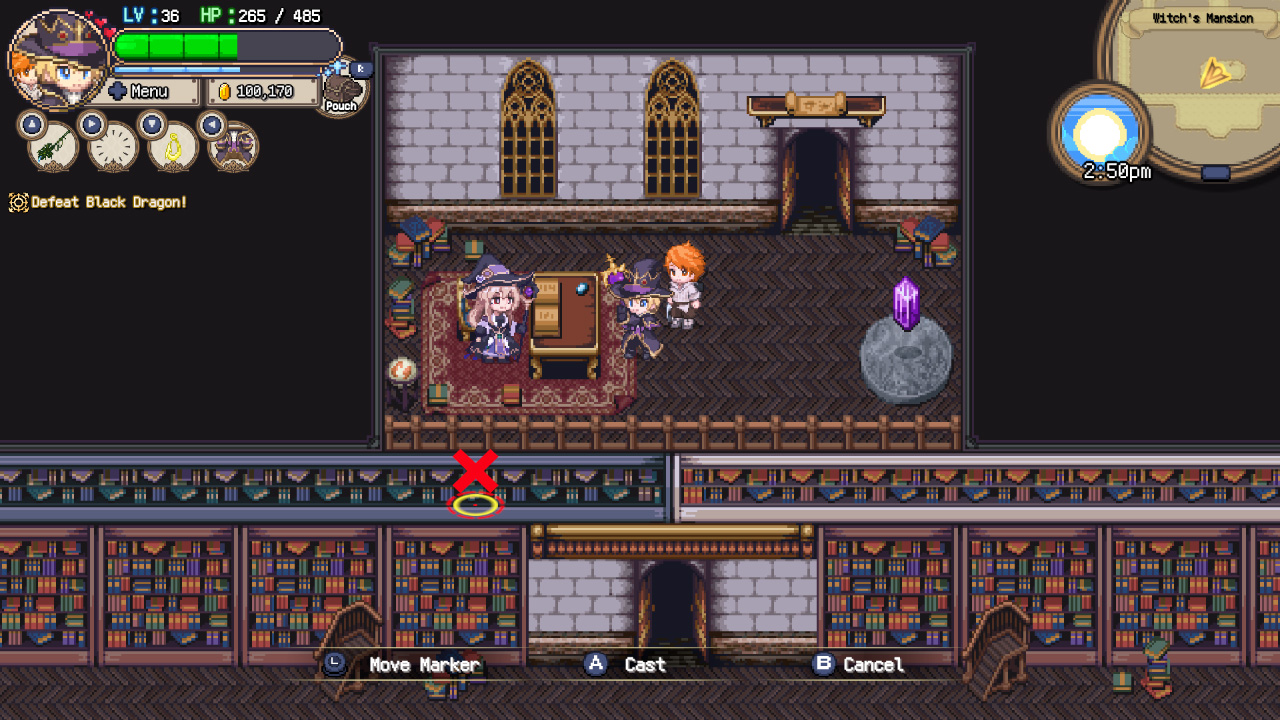
Task: Click the up-arrow on the broom slot
Action: [31, 123]
